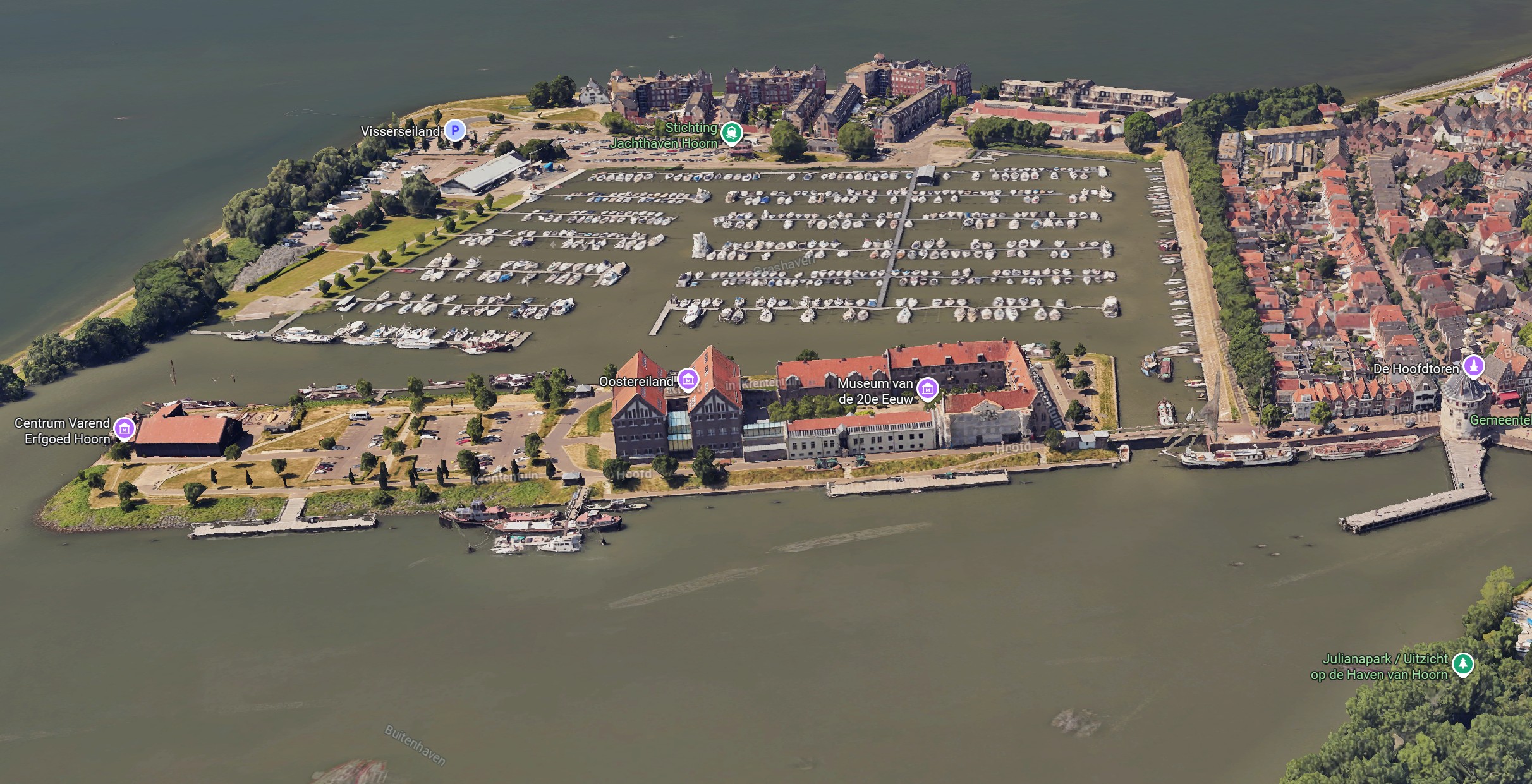
Task: Click the Visserseiland place label
Action: tap(400, 131)
